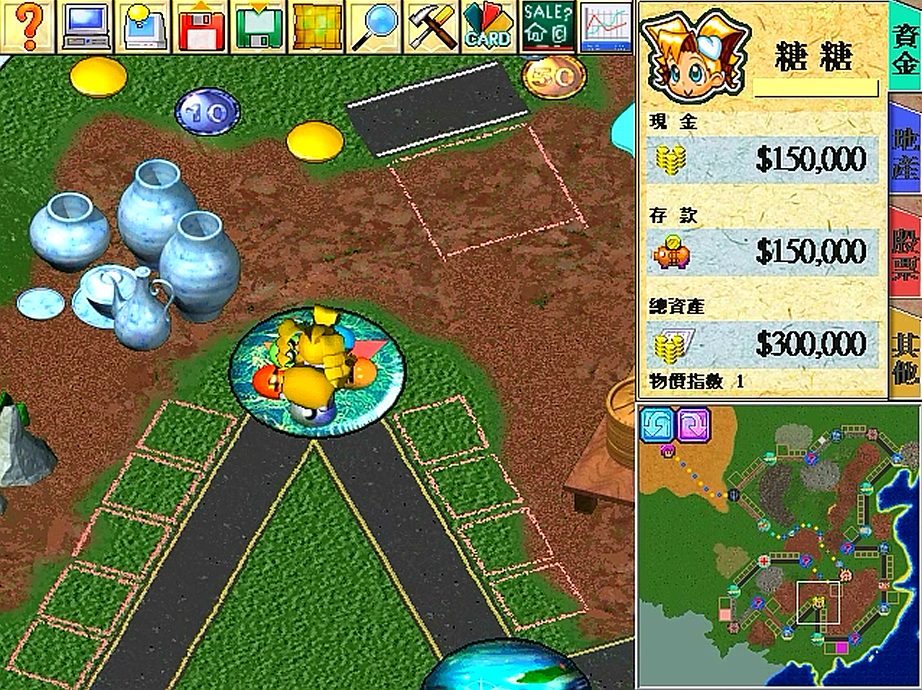
Task: Select the magnifying glass search tool
Action: tap(374, 25)
